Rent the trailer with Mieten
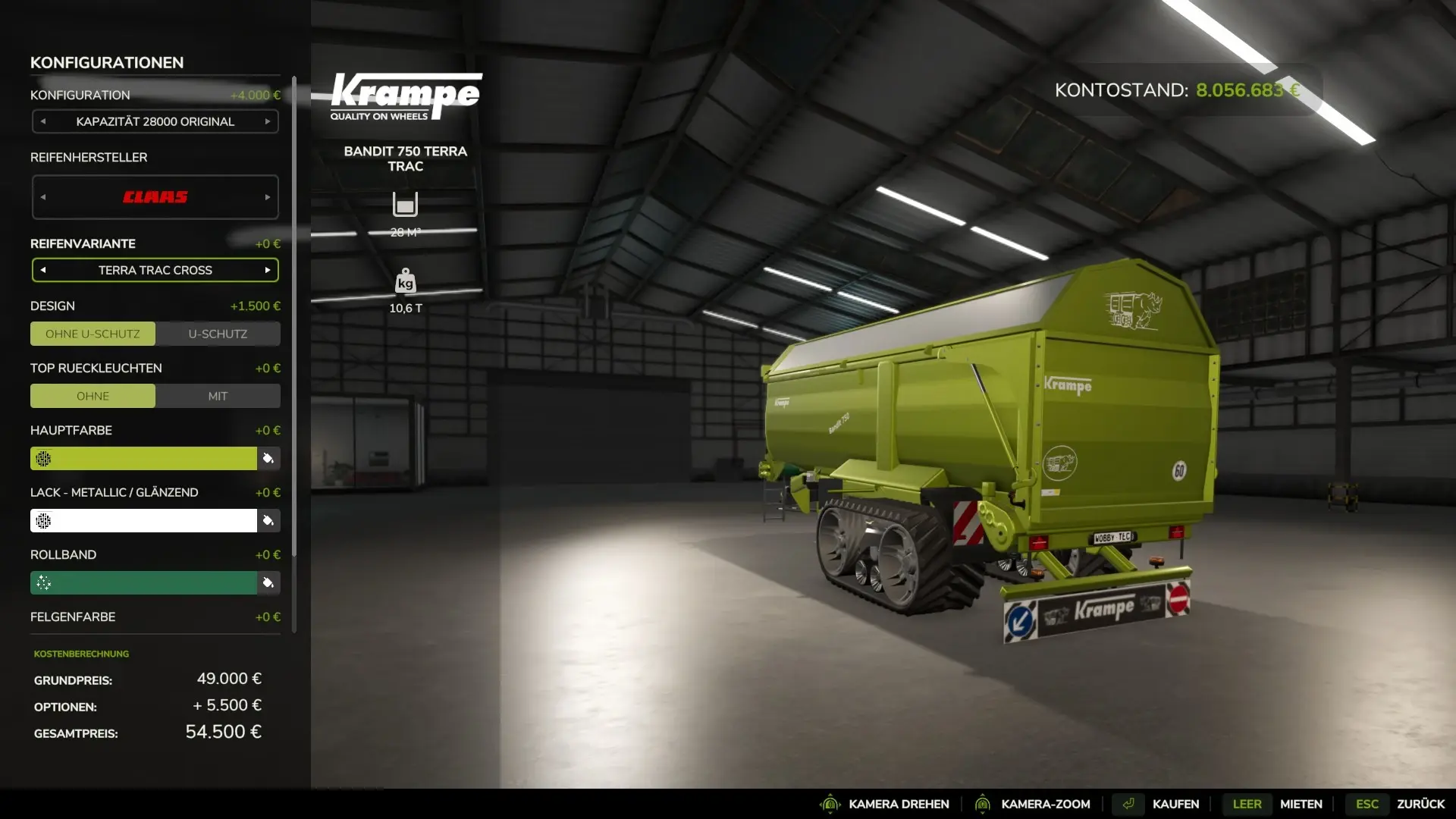This screenshot has width=1456, height=819. tap(1301, 804)
